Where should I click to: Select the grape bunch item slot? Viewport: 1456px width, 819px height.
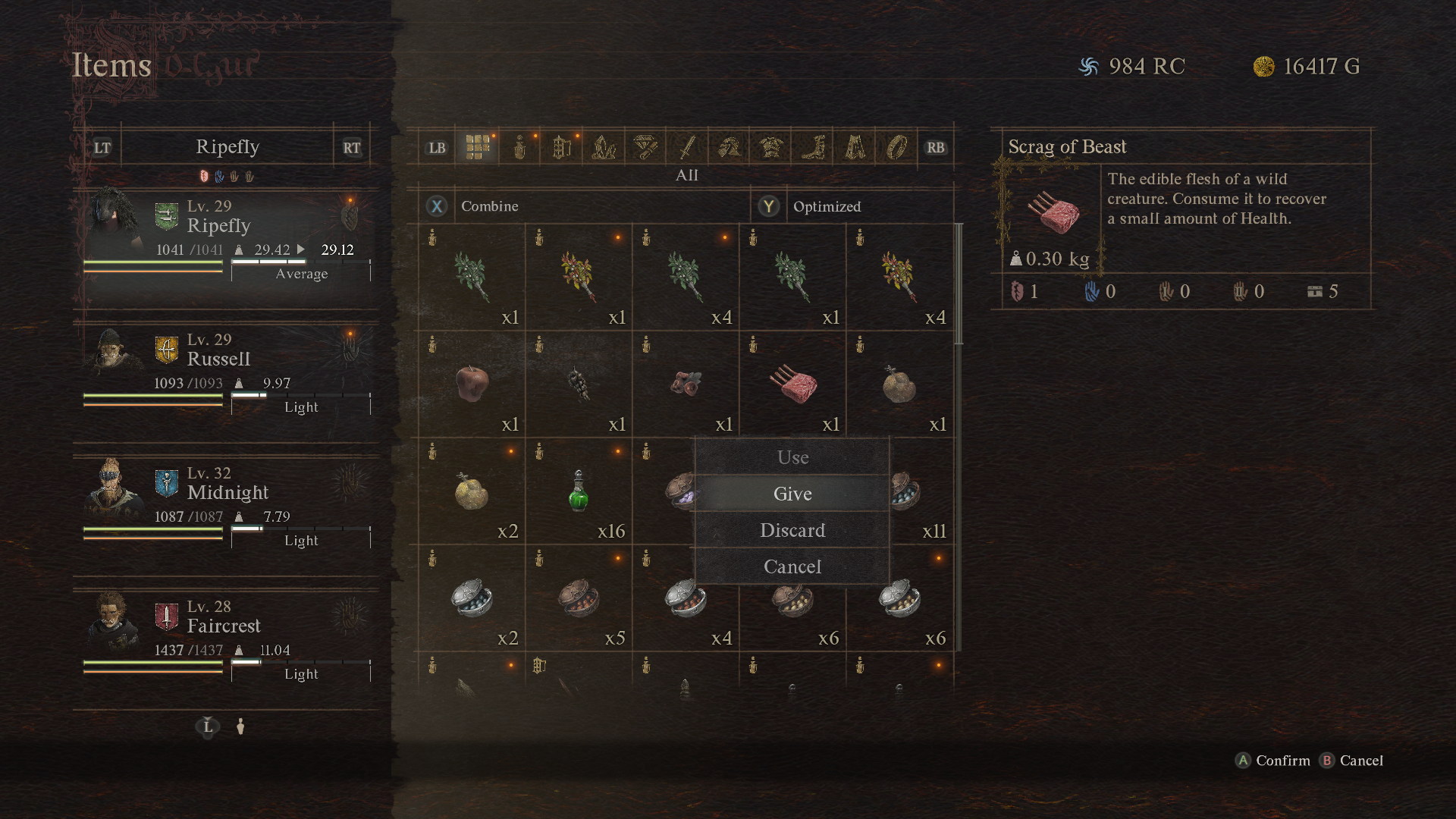tap(579, 384)
